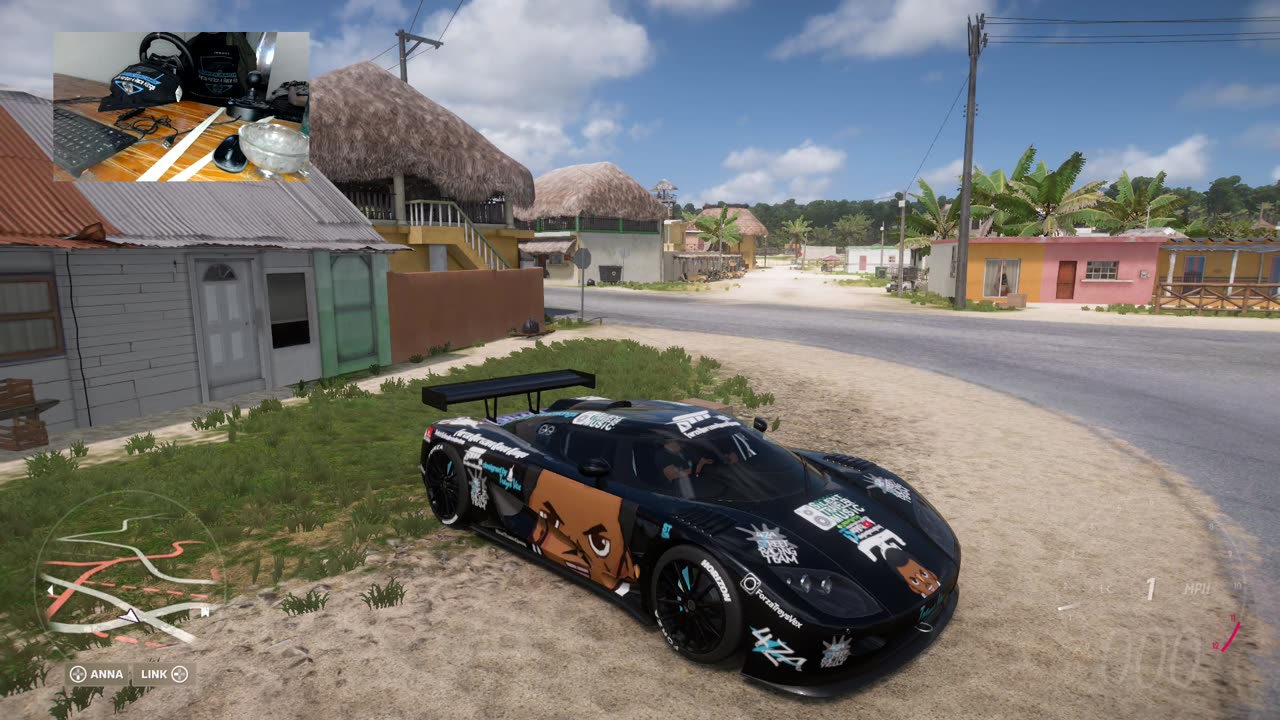Select the webcam overlay of the desk

coord(181,107)
